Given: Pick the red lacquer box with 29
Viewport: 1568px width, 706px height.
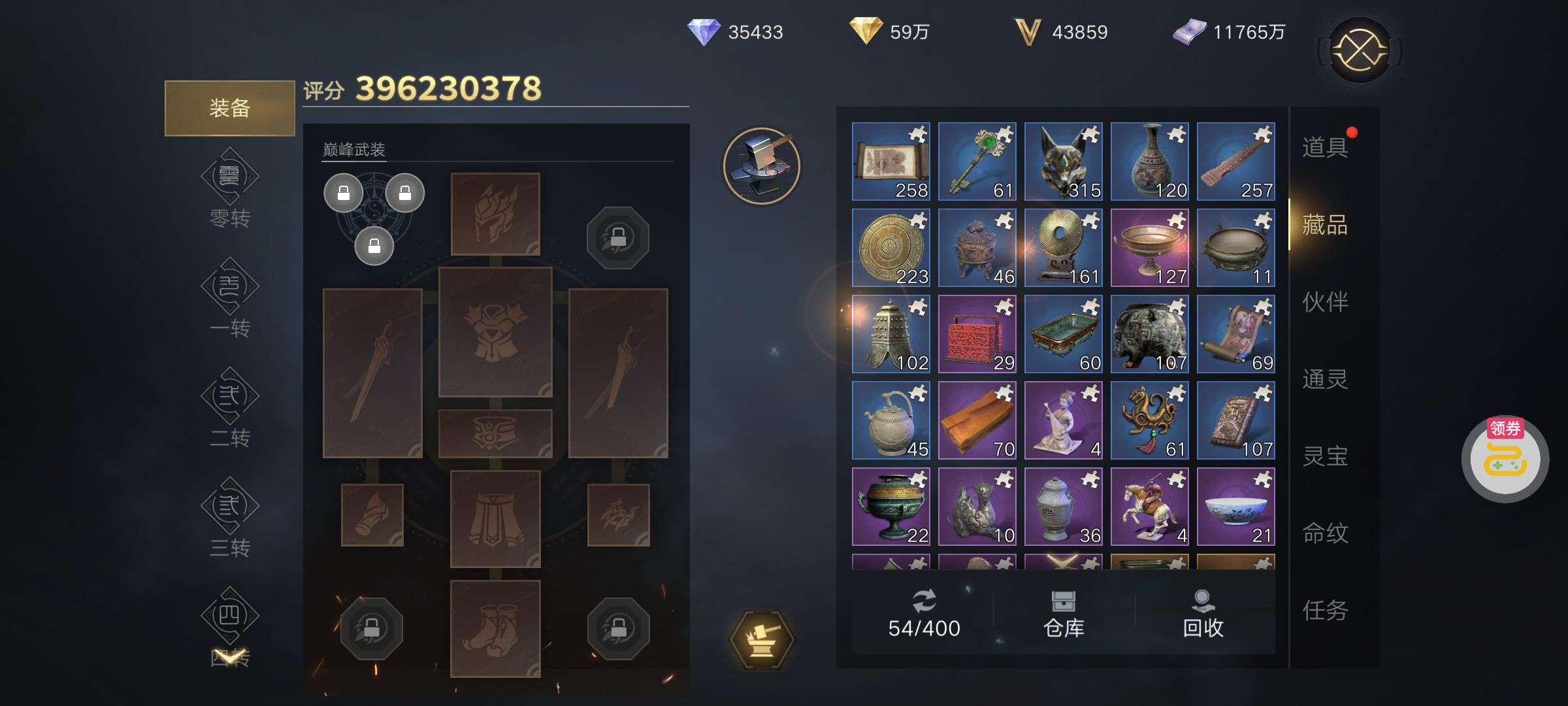Looking at the screenshot, I should click(977, 334).
